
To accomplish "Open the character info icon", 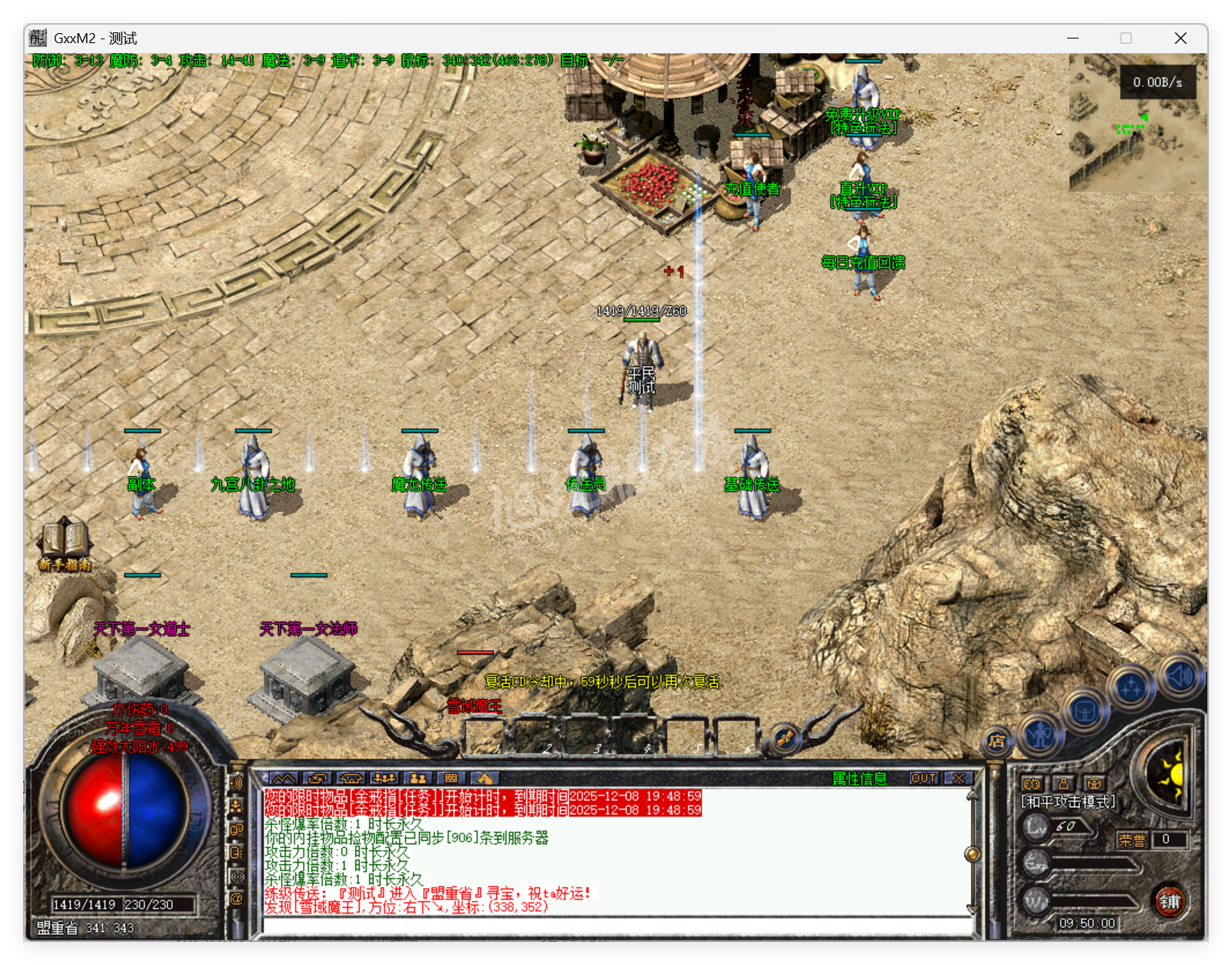I will point(1040,736).
